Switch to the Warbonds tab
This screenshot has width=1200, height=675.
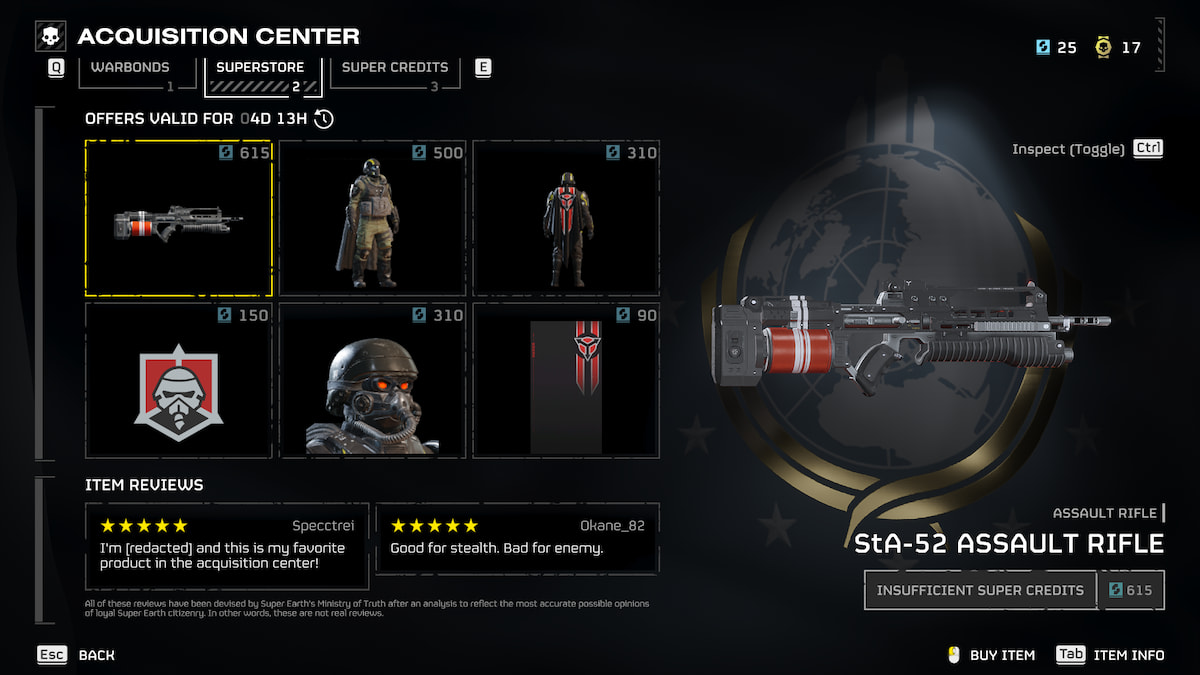click(x=131, y=69)
